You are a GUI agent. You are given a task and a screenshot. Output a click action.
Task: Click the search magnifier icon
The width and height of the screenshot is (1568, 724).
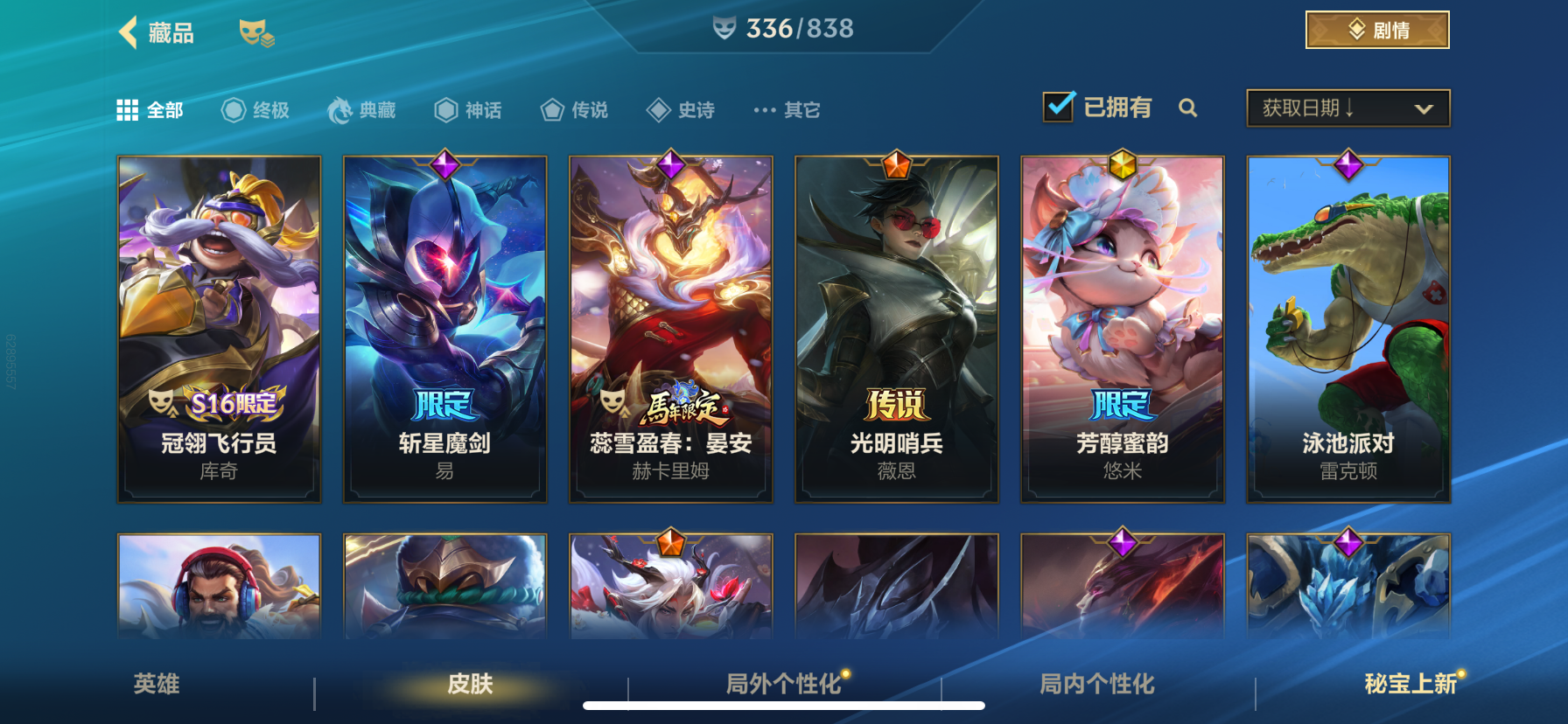(x=1190, y=108)
